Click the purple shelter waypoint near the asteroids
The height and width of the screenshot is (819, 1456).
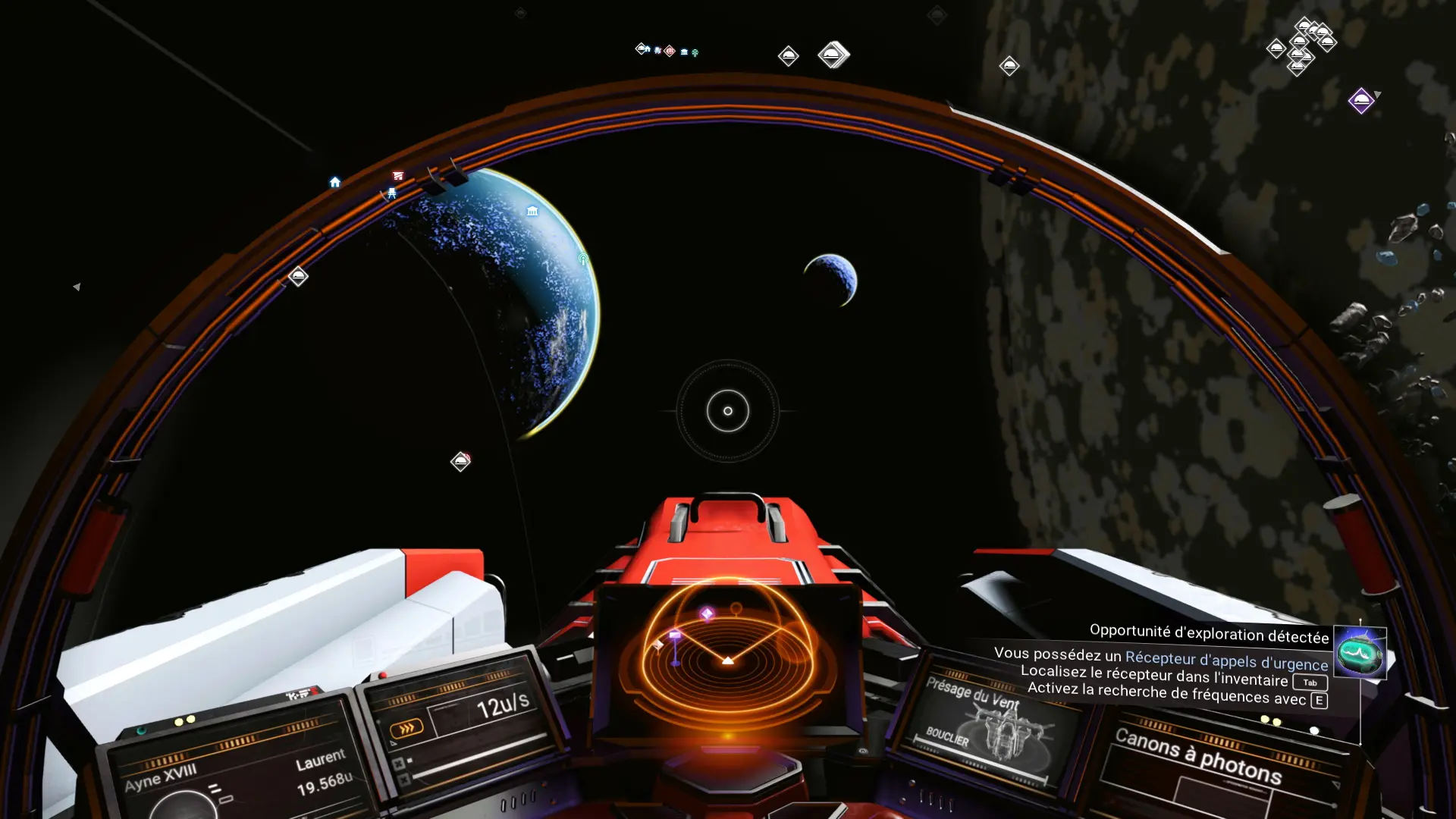pos(1362,100)
